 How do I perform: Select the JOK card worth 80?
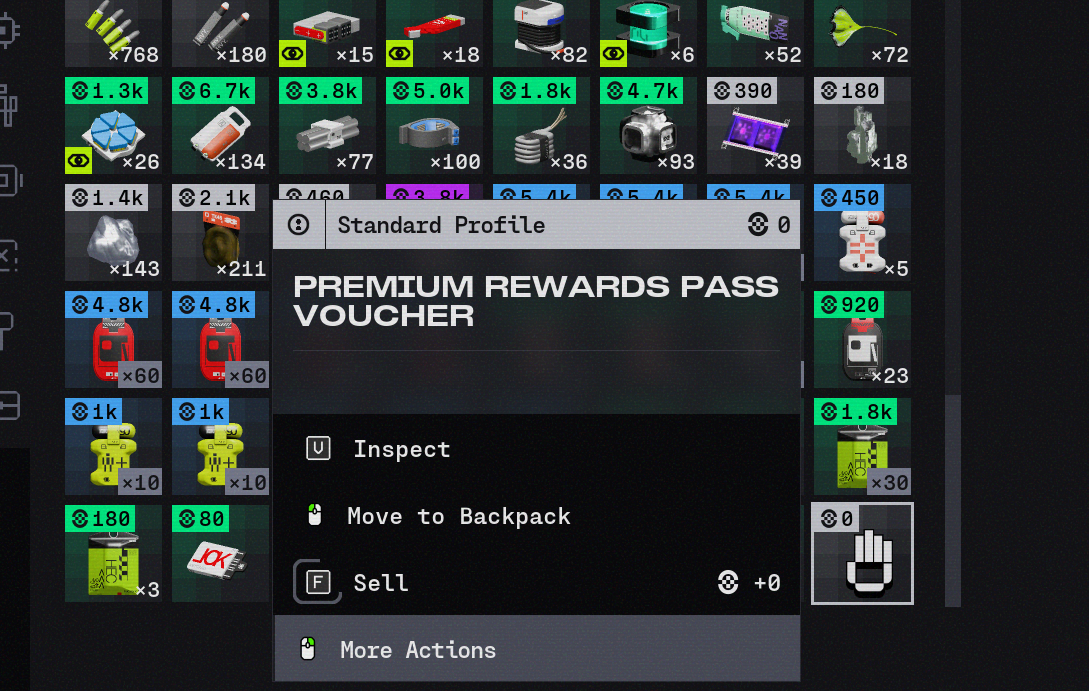point(220,553)
